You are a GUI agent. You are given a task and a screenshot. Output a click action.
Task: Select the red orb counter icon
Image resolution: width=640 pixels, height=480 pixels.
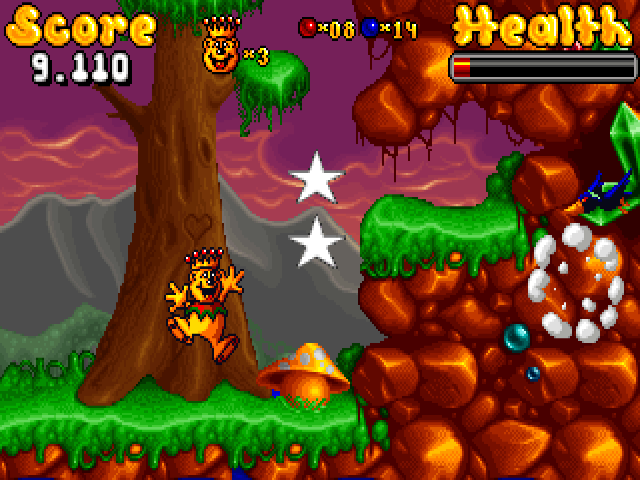(308, 29)
